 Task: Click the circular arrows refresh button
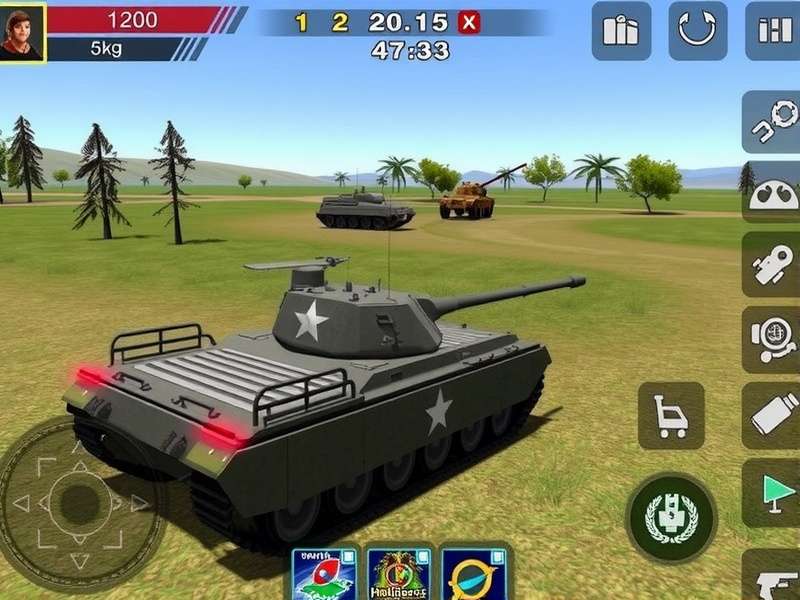[x=697, y=31]
